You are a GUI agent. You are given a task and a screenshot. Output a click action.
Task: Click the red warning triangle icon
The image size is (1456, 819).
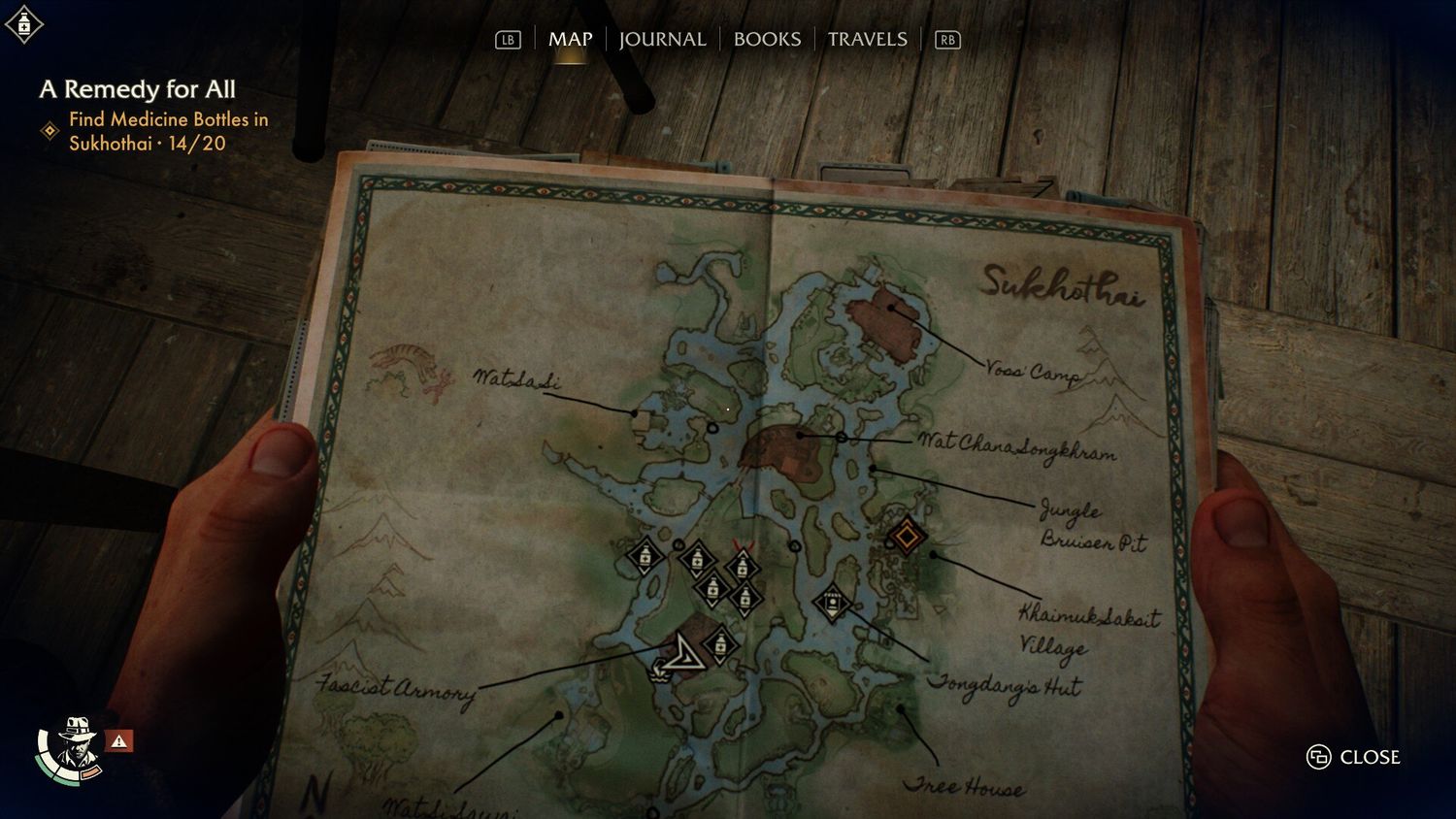point(118,741)
